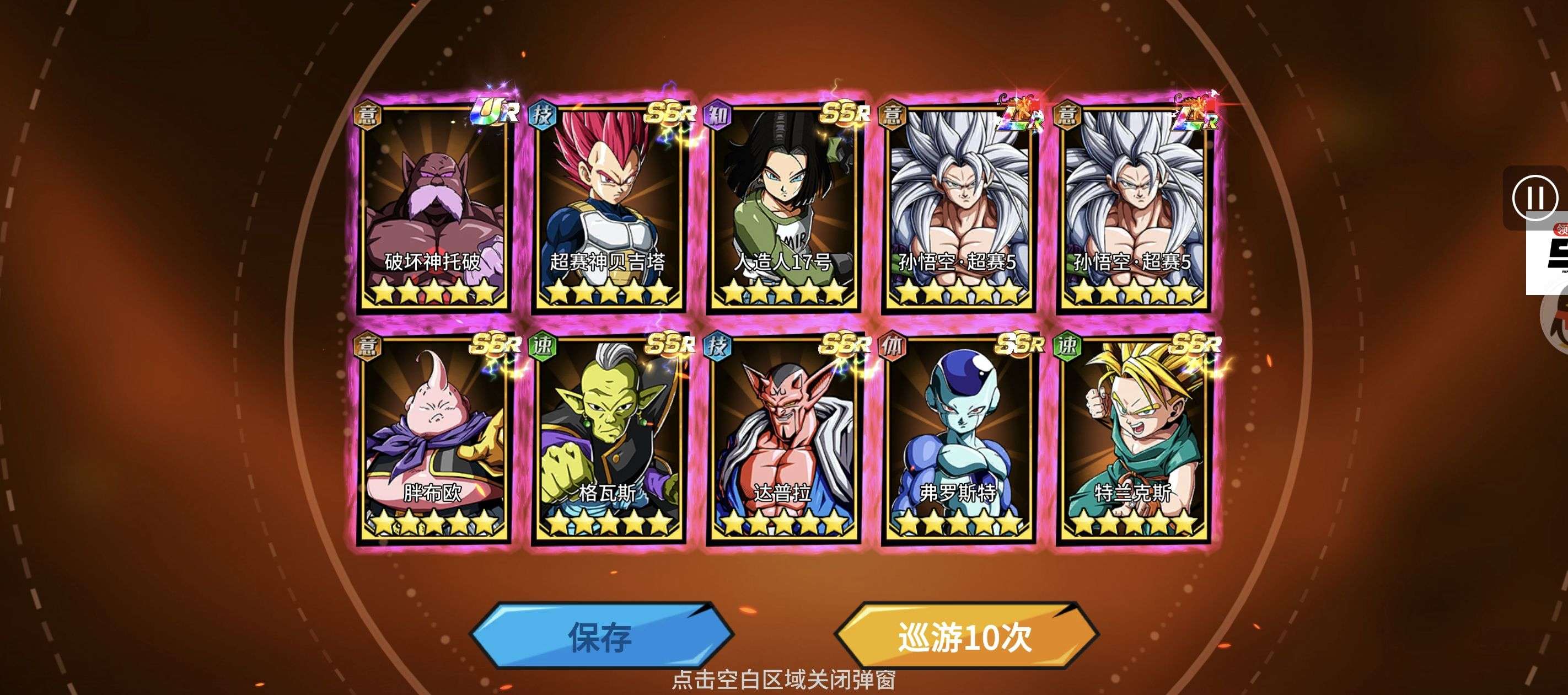1568x695 pixels.
Task: Choose the 超赛神贝吉塔 SSR card
Action: click(608, 207)
